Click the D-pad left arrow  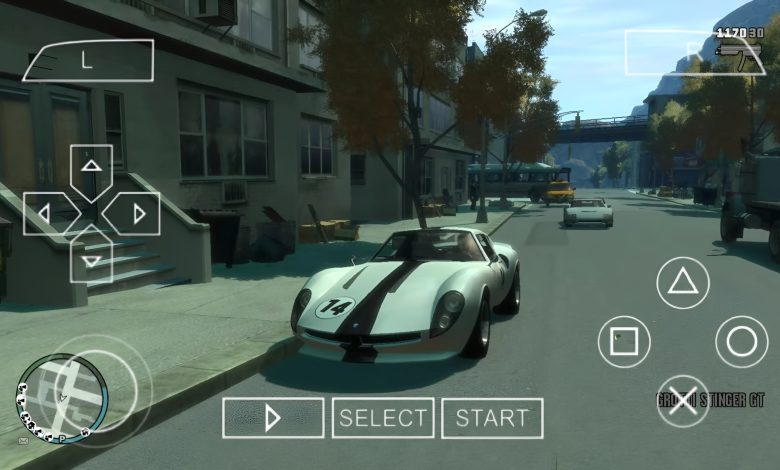click(46, 213)
